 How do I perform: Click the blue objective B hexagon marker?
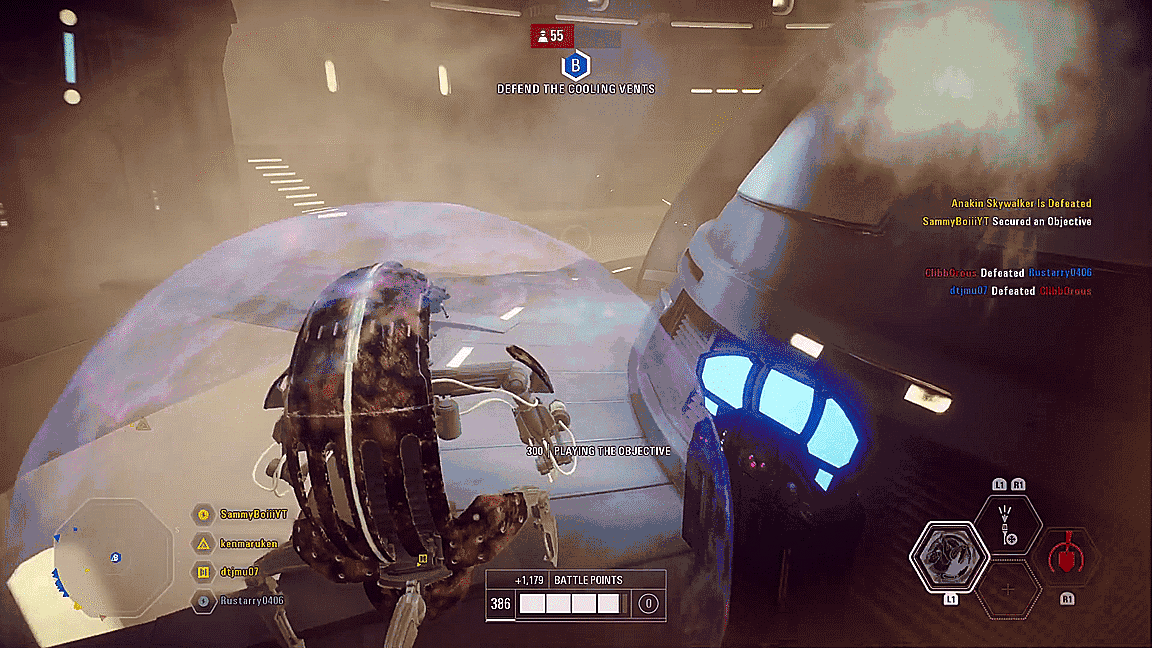point(575,66)
